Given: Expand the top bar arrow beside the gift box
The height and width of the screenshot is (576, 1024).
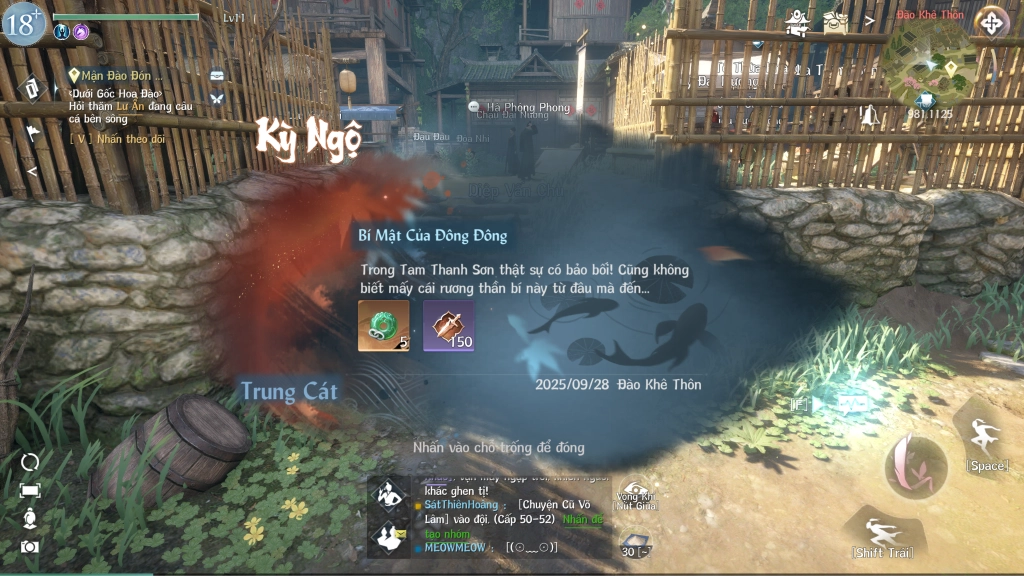Looking at the screenshot, I should pyautogui.click(x=869, y=19).
